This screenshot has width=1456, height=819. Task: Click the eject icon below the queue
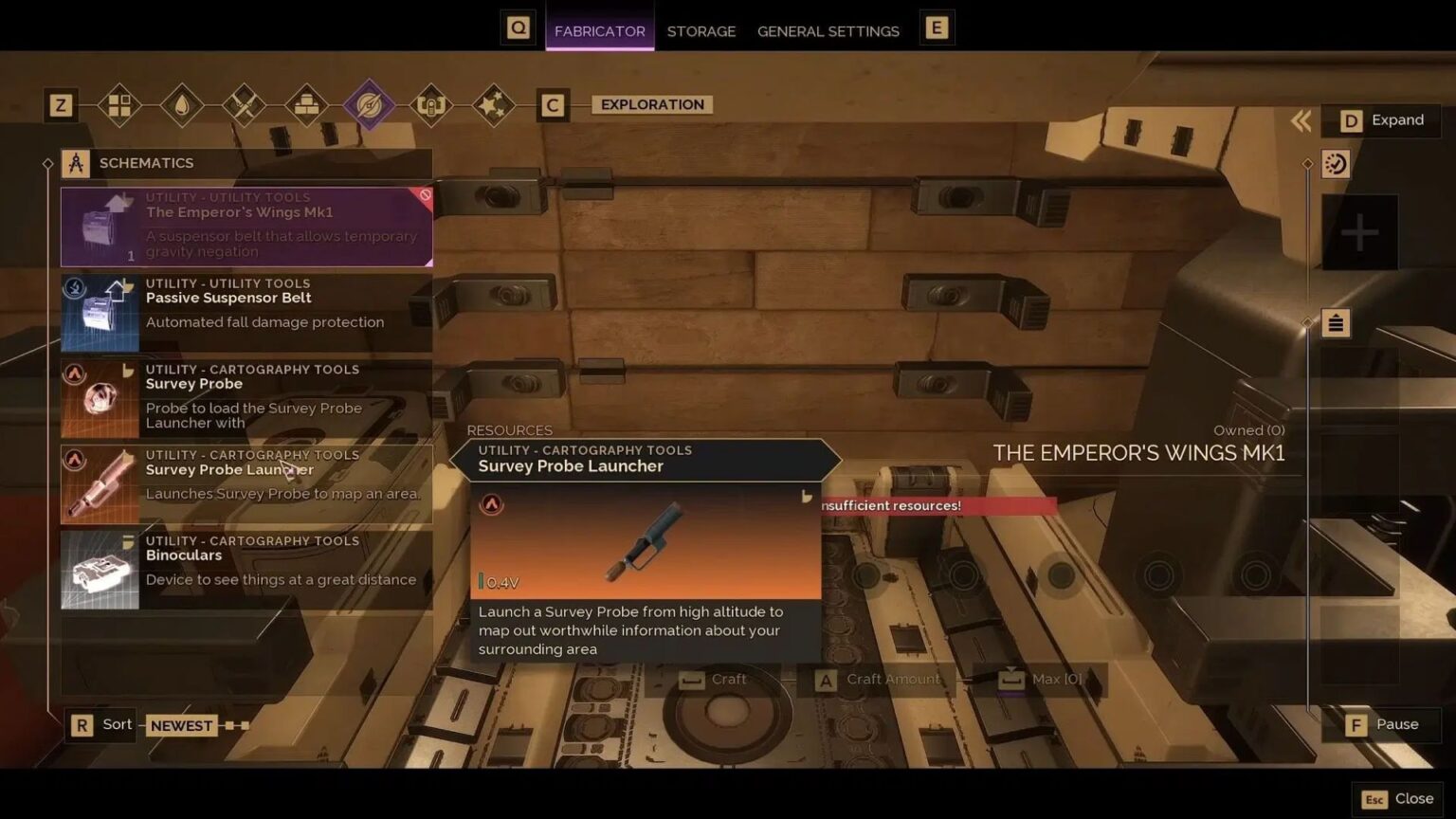[1336, 322]
